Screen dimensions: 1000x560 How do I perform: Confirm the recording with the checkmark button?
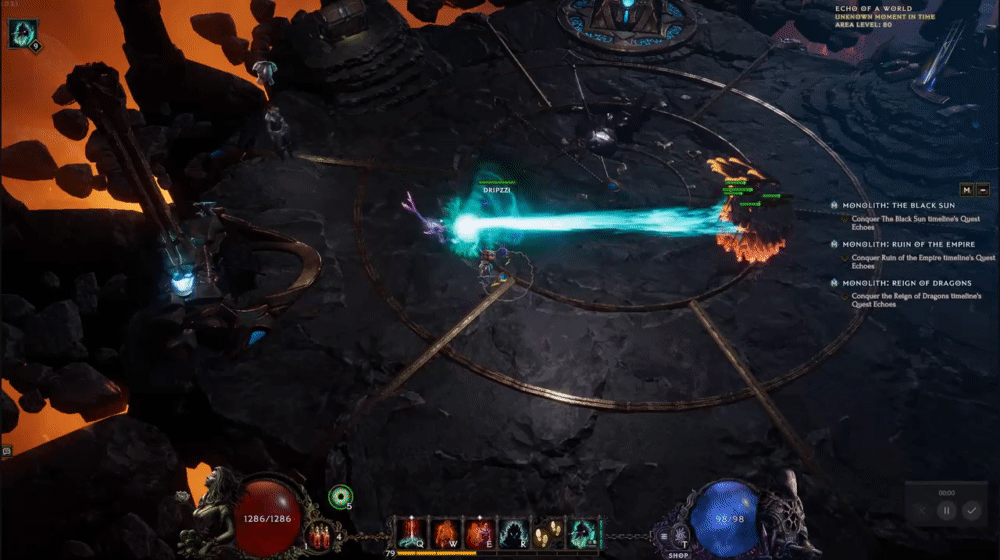click(x=971, y=510)
